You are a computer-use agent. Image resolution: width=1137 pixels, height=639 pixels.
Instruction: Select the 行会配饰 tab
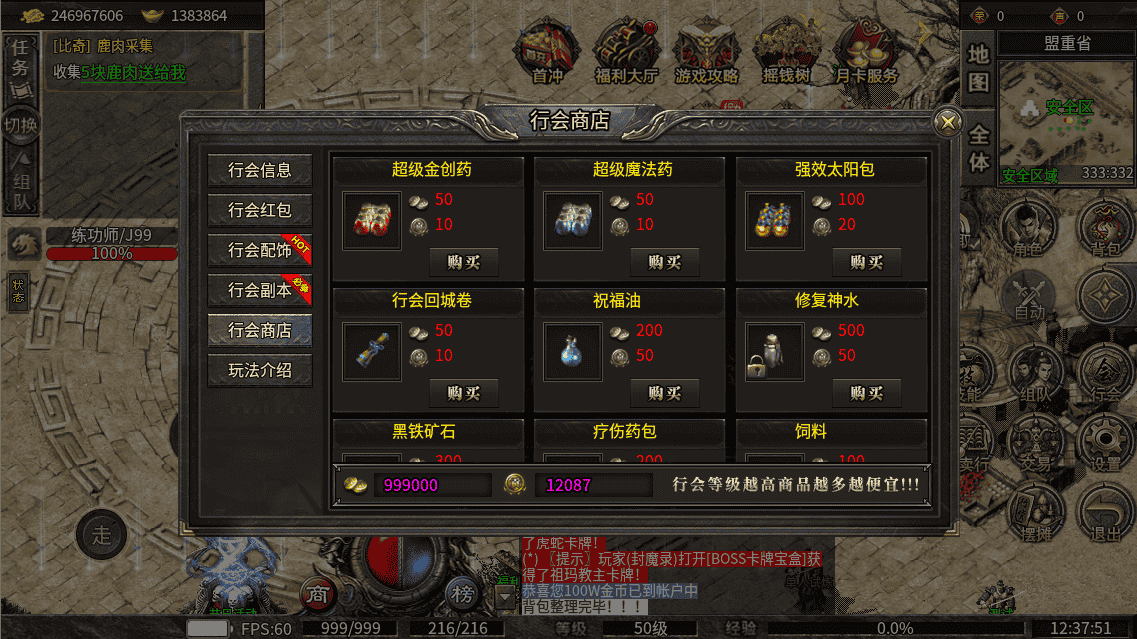[260, 250]
